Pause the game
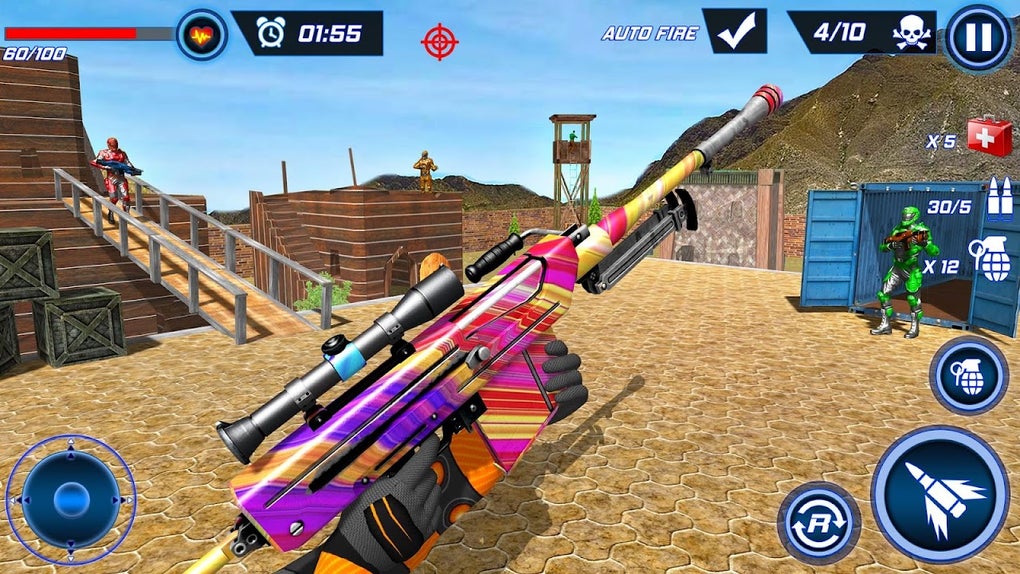Viewport: 1020px width, 574px height. [x=977, y=38]
